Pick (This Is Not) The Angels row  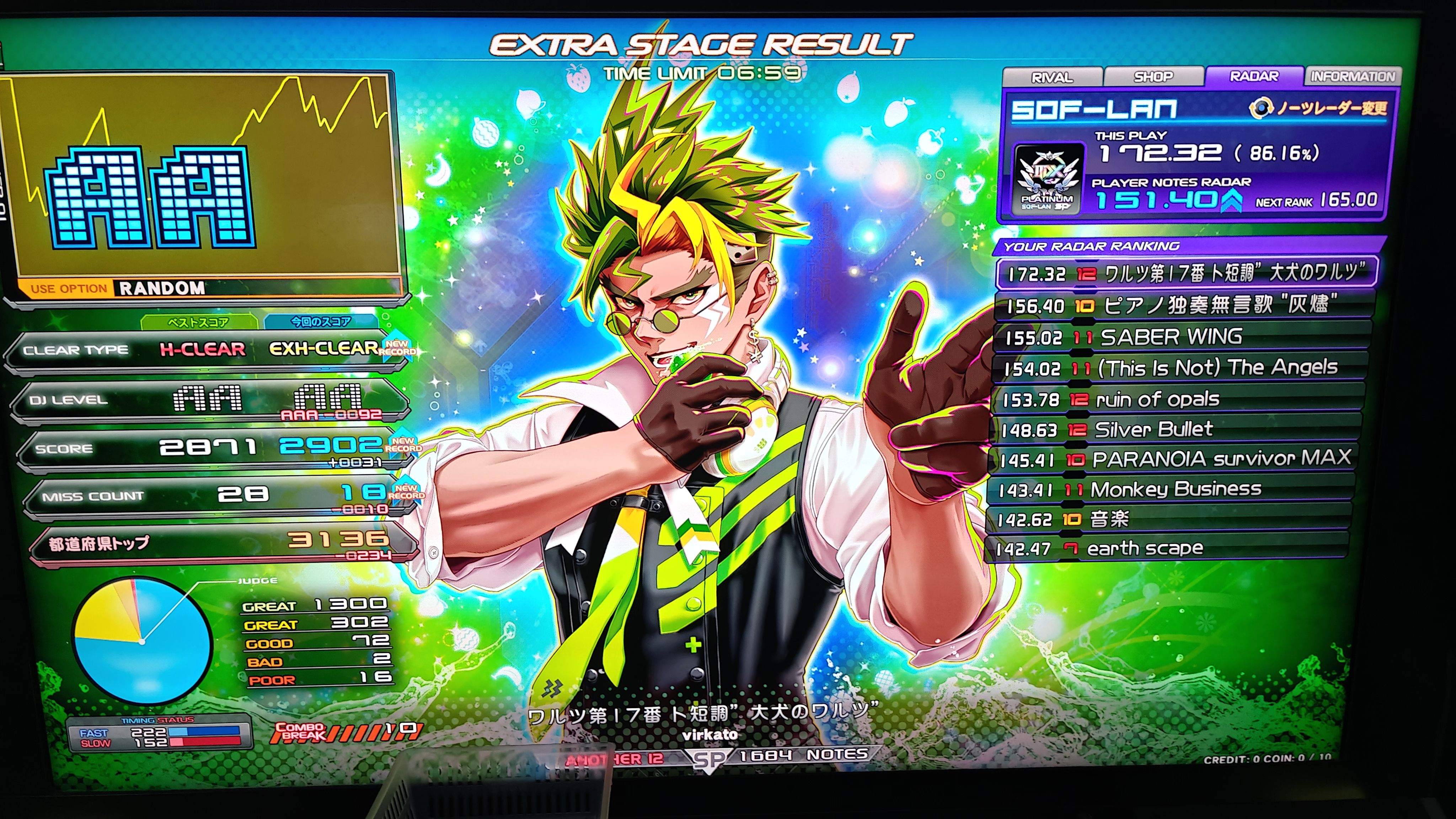point(1179,369)
